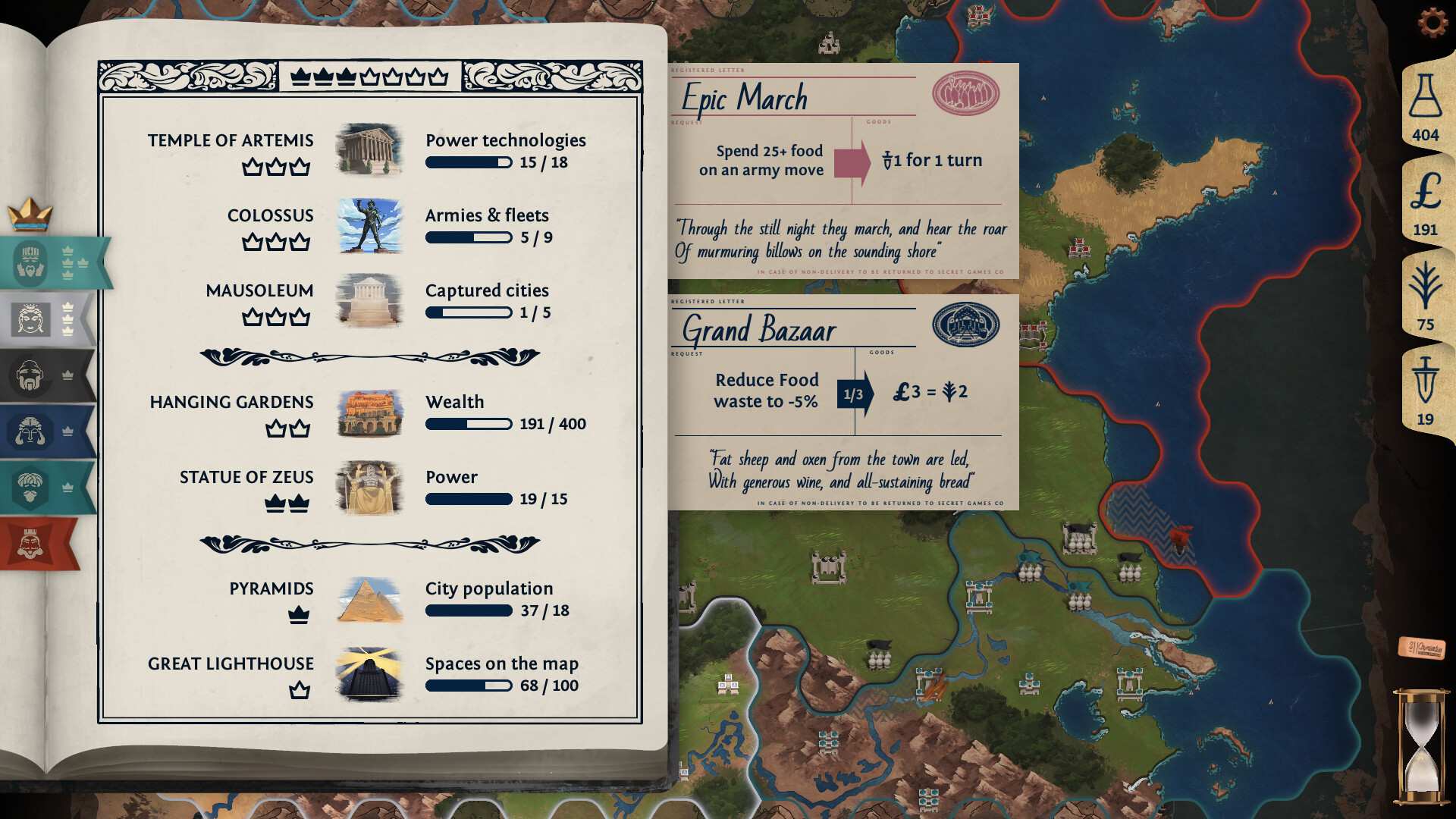Click the Colossus statue icon
The image size is (1456, 819).
click(x=370, y=225)
